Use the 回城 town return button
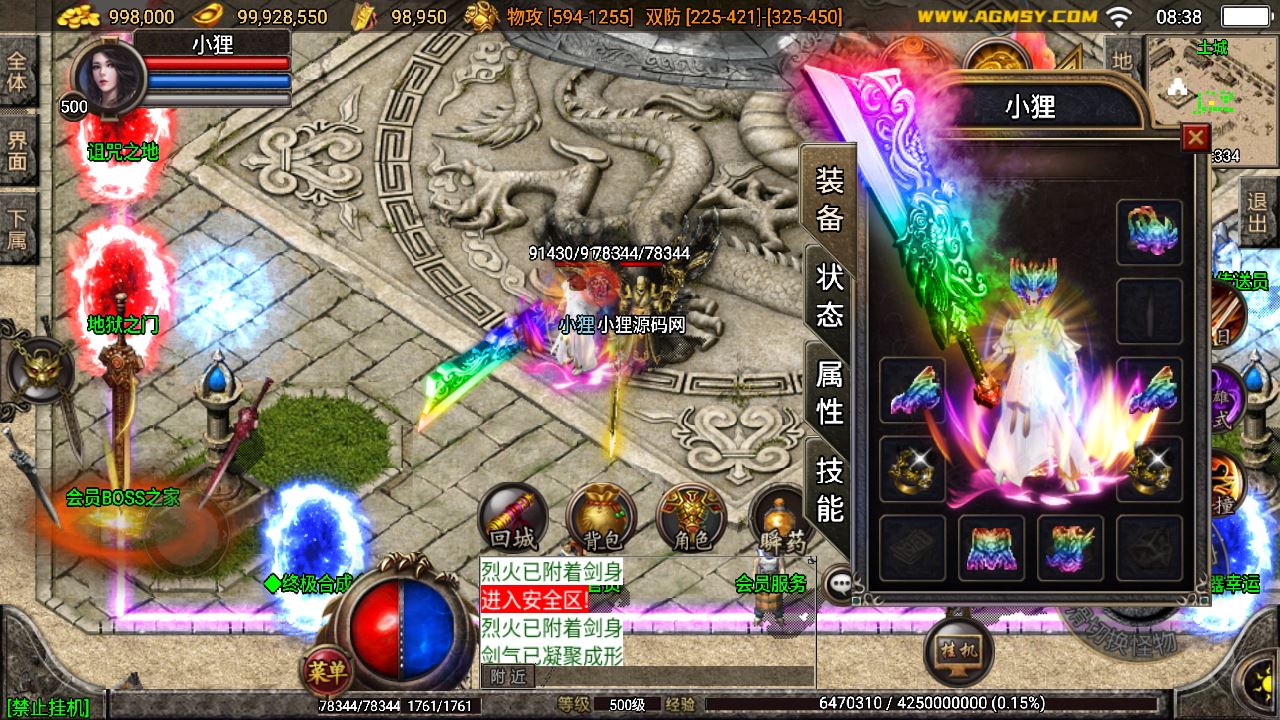The image size is (1280, 720). [x=512, y=518]
